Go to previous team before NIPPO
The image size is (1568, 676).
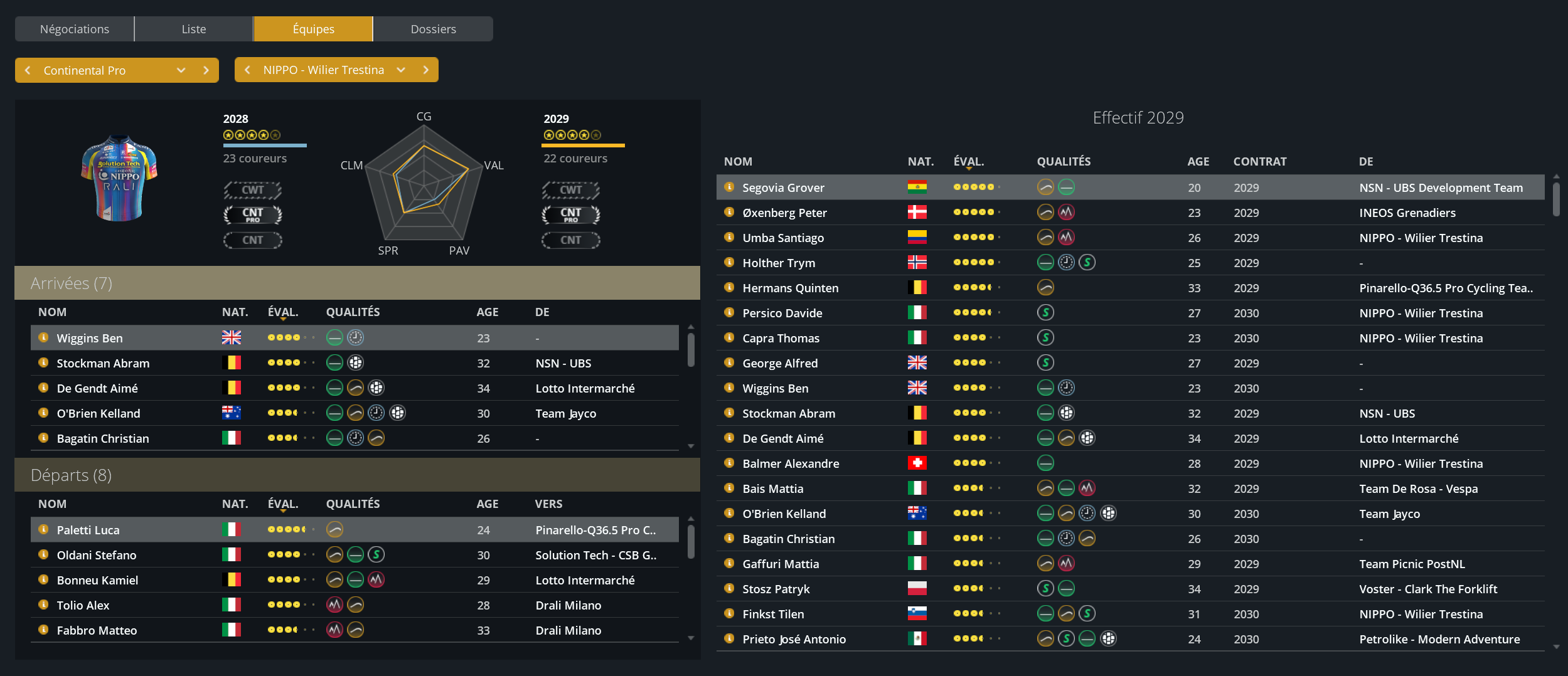point(247,70)
